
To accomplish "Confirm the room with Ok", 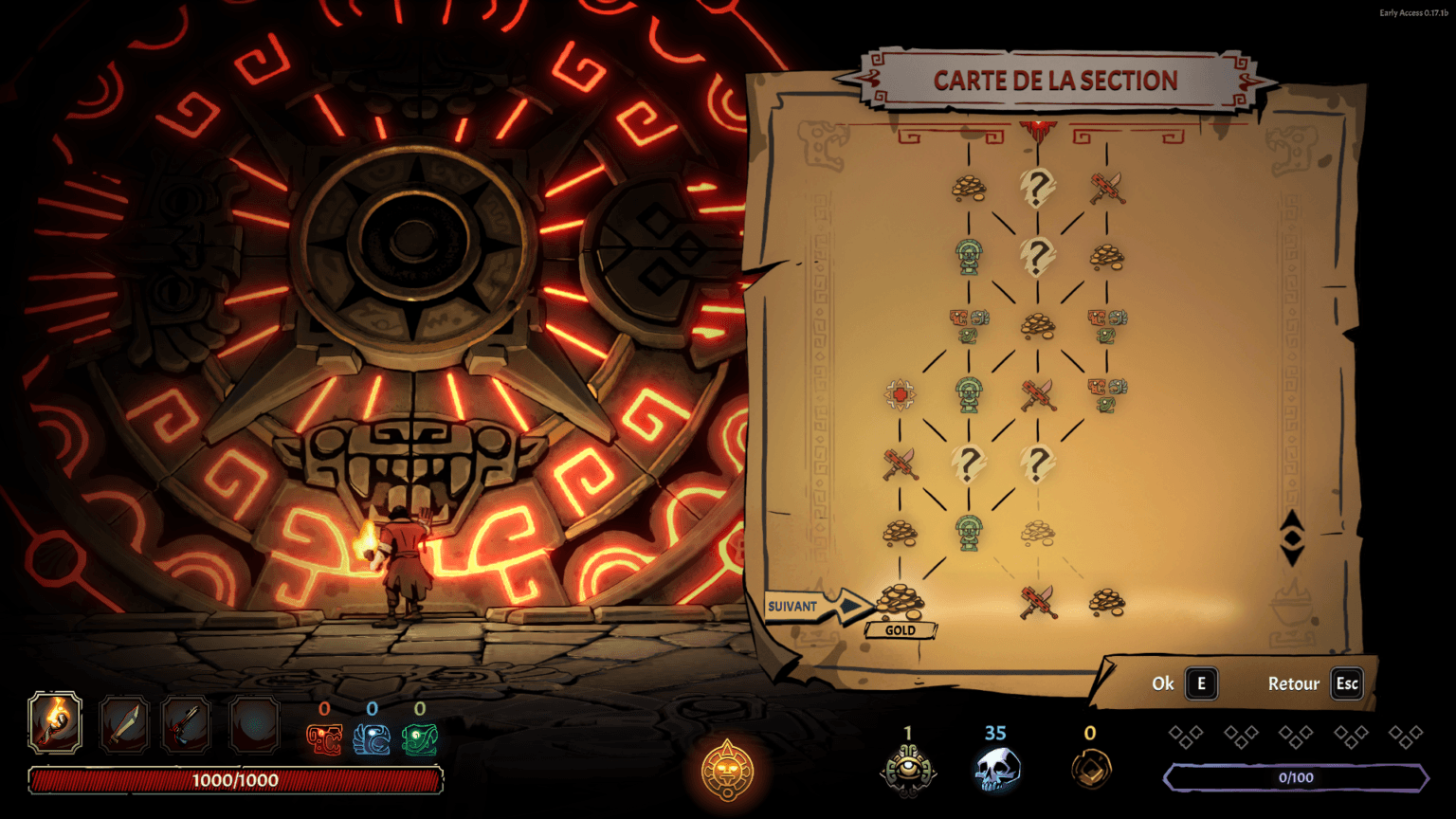I will tap(1201, 683).
